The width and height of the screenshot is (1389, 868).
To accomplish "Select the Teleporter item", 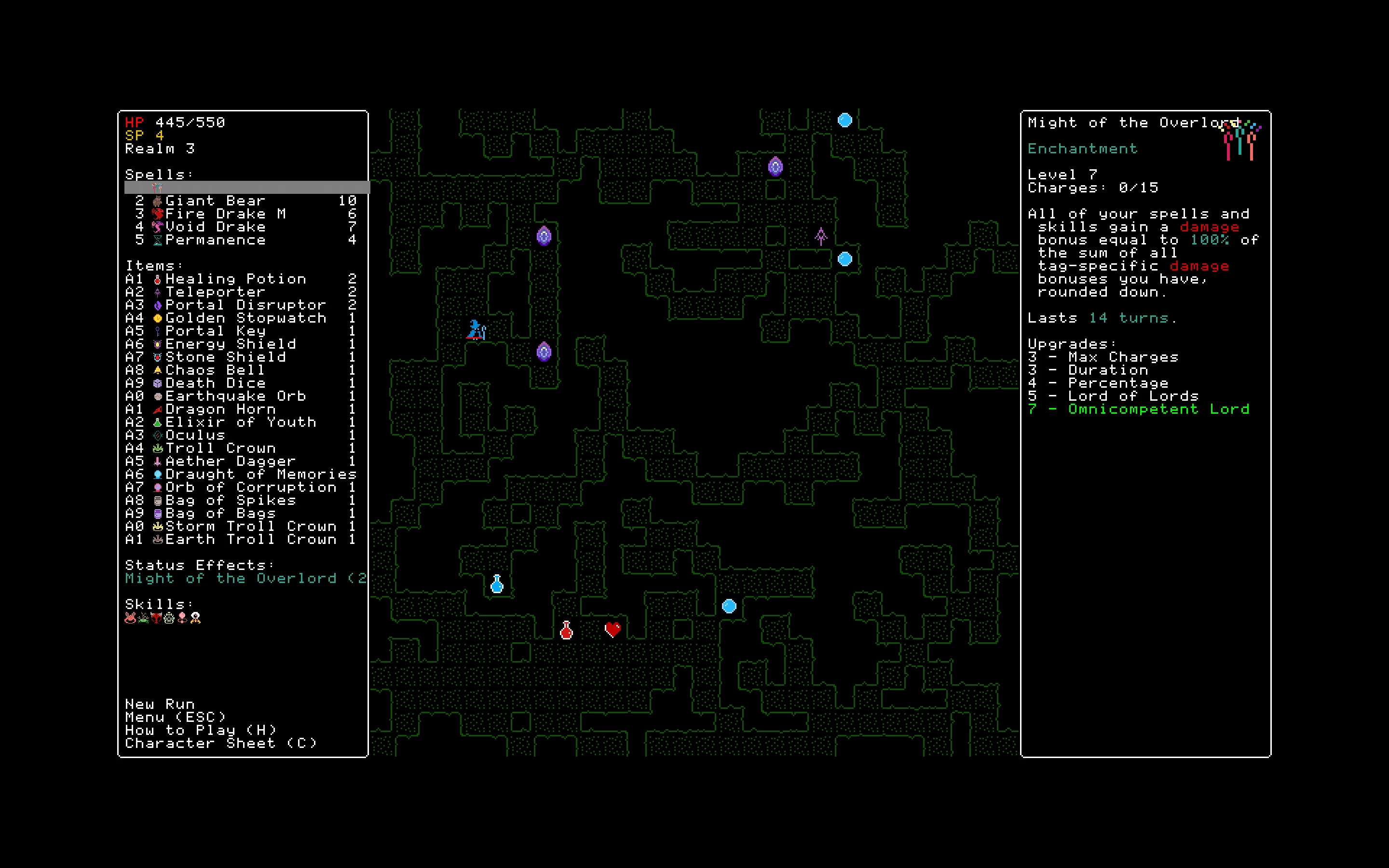I will pos(215,292).
